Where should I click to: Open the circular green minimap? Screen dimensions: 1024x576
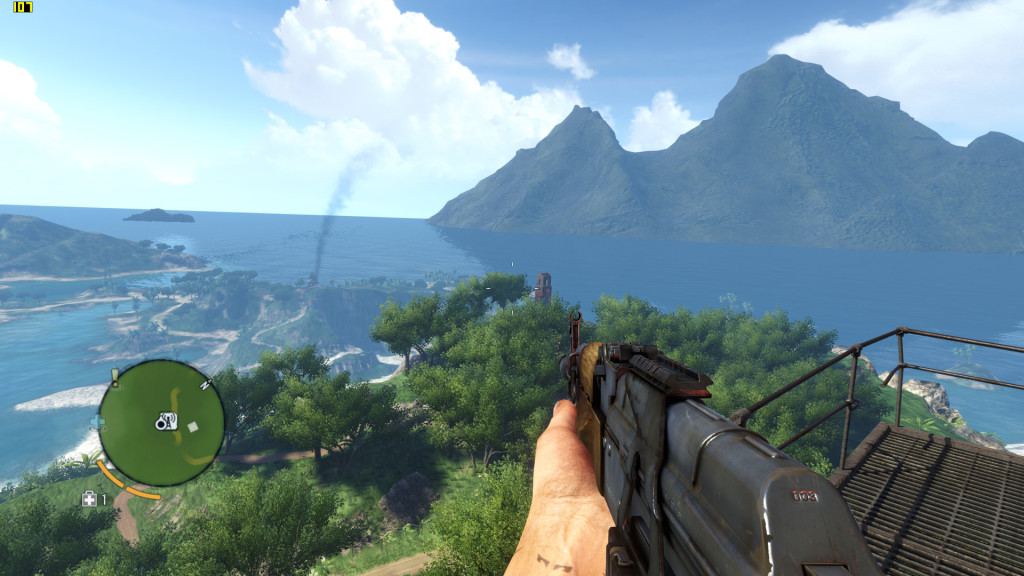coord(160,422)
